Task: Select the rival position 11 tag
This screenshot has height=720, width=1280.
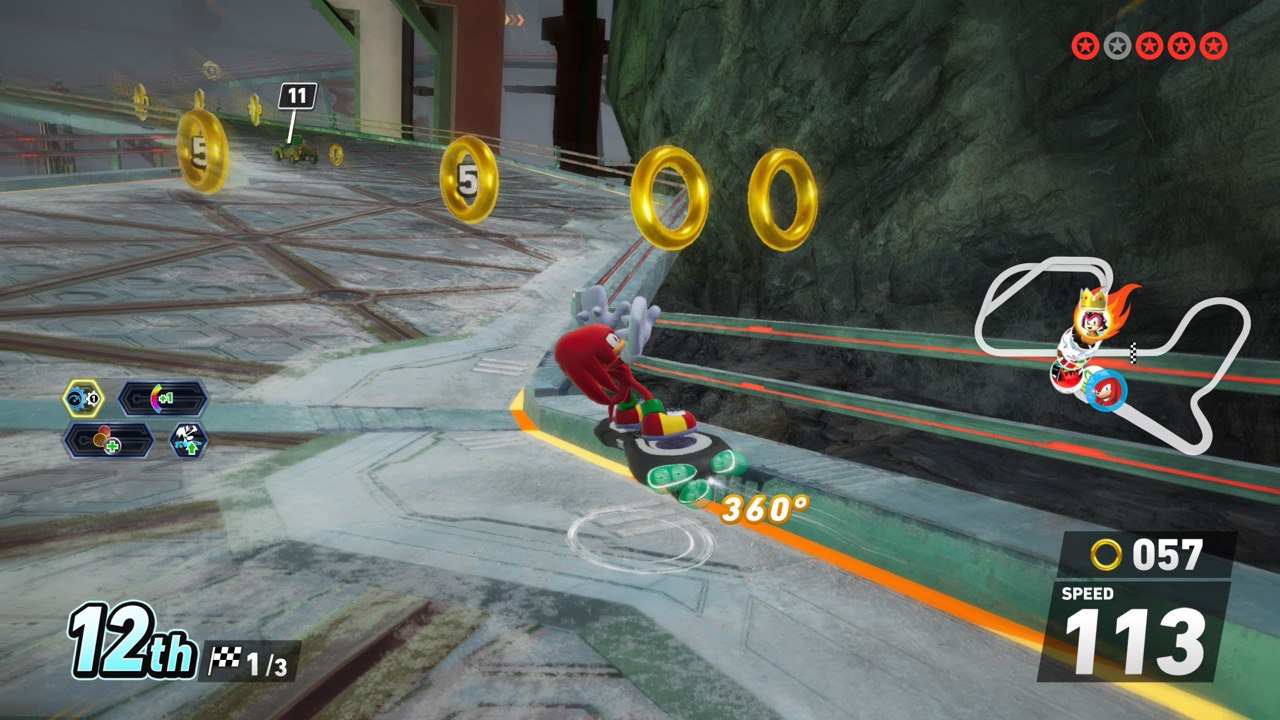Action: coord(296,96)
